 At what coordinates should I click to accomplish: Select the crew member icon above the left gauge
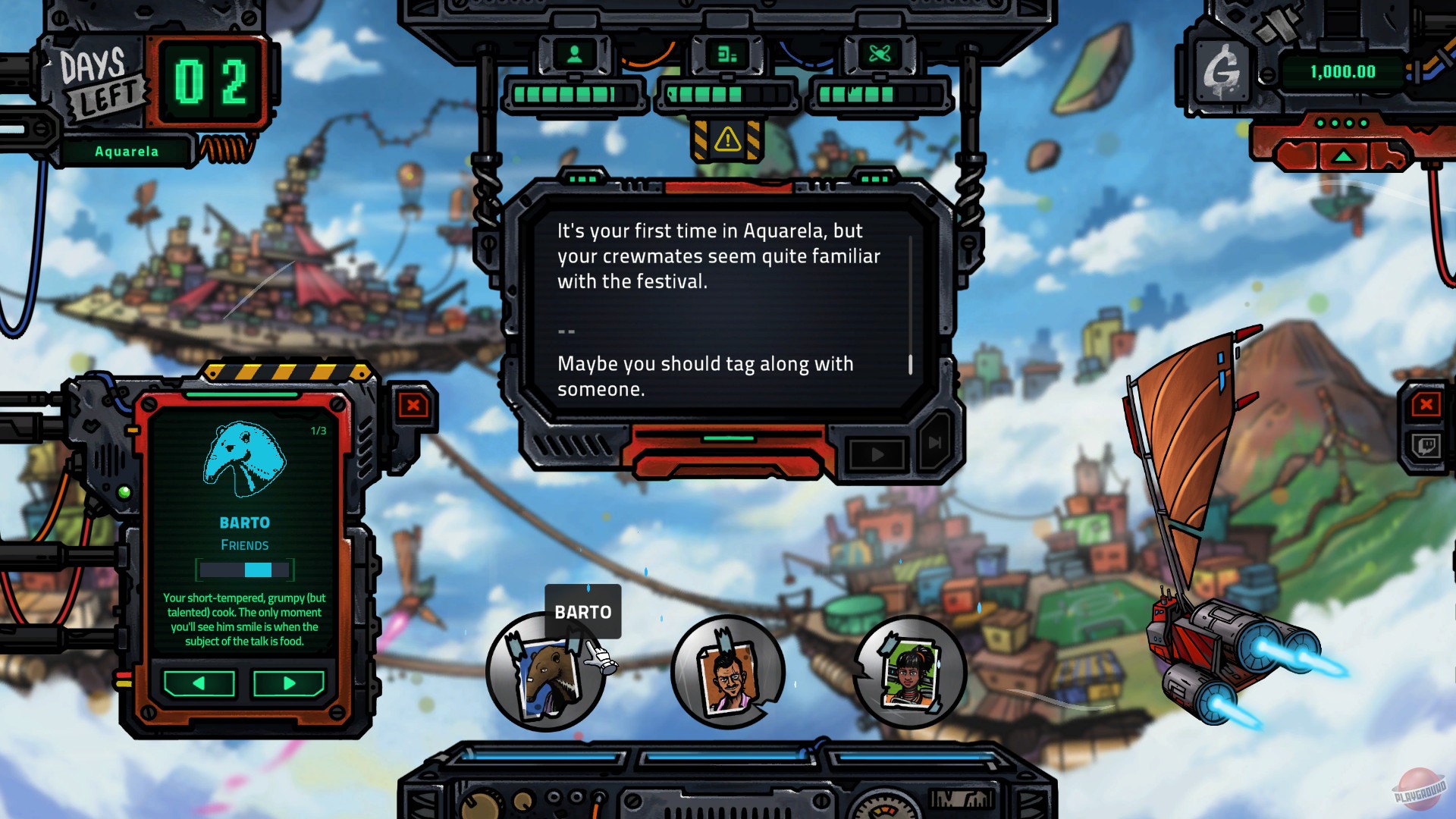pyautogui.click(x=574, y=54)
